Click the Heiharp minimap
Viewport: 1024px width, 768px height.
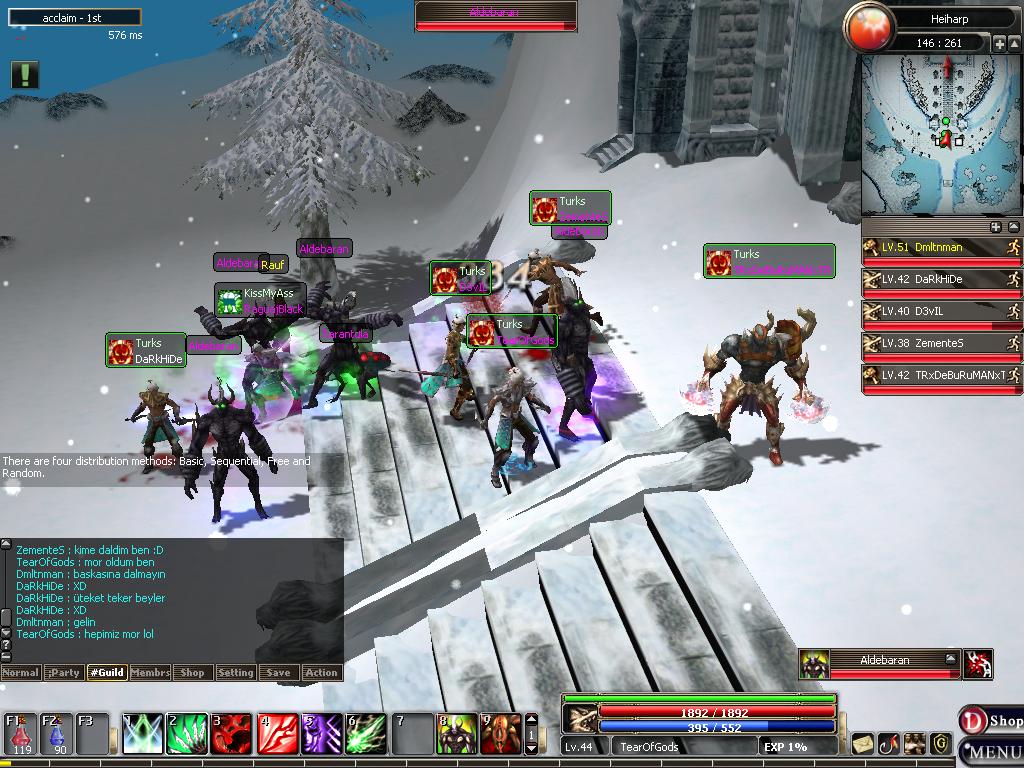click(x=941, y=135)
